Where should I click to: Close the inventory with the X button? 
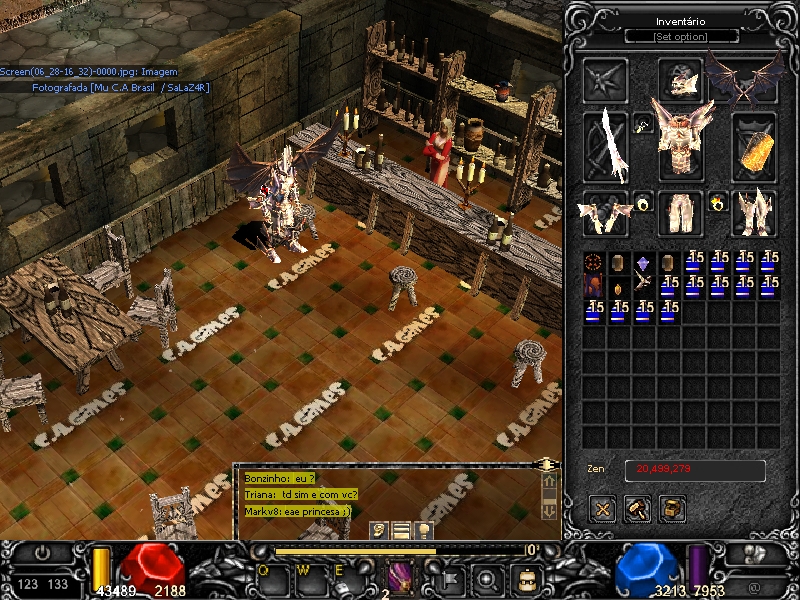click(x=603, y=509)
